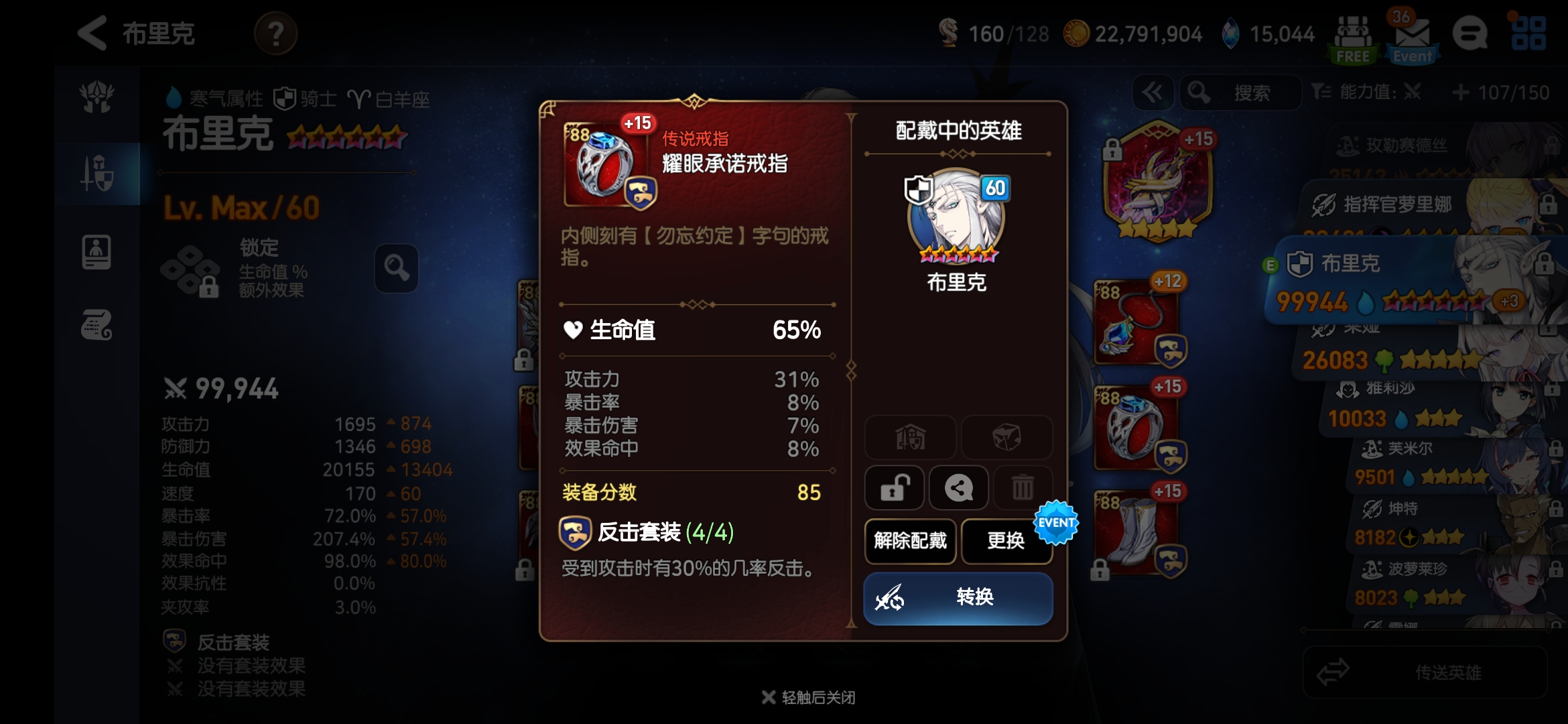The width and height of the screenshot is (1568, 724).
Task: Collapse hero list with double-chevron arrow
Action: [1153, 92]
